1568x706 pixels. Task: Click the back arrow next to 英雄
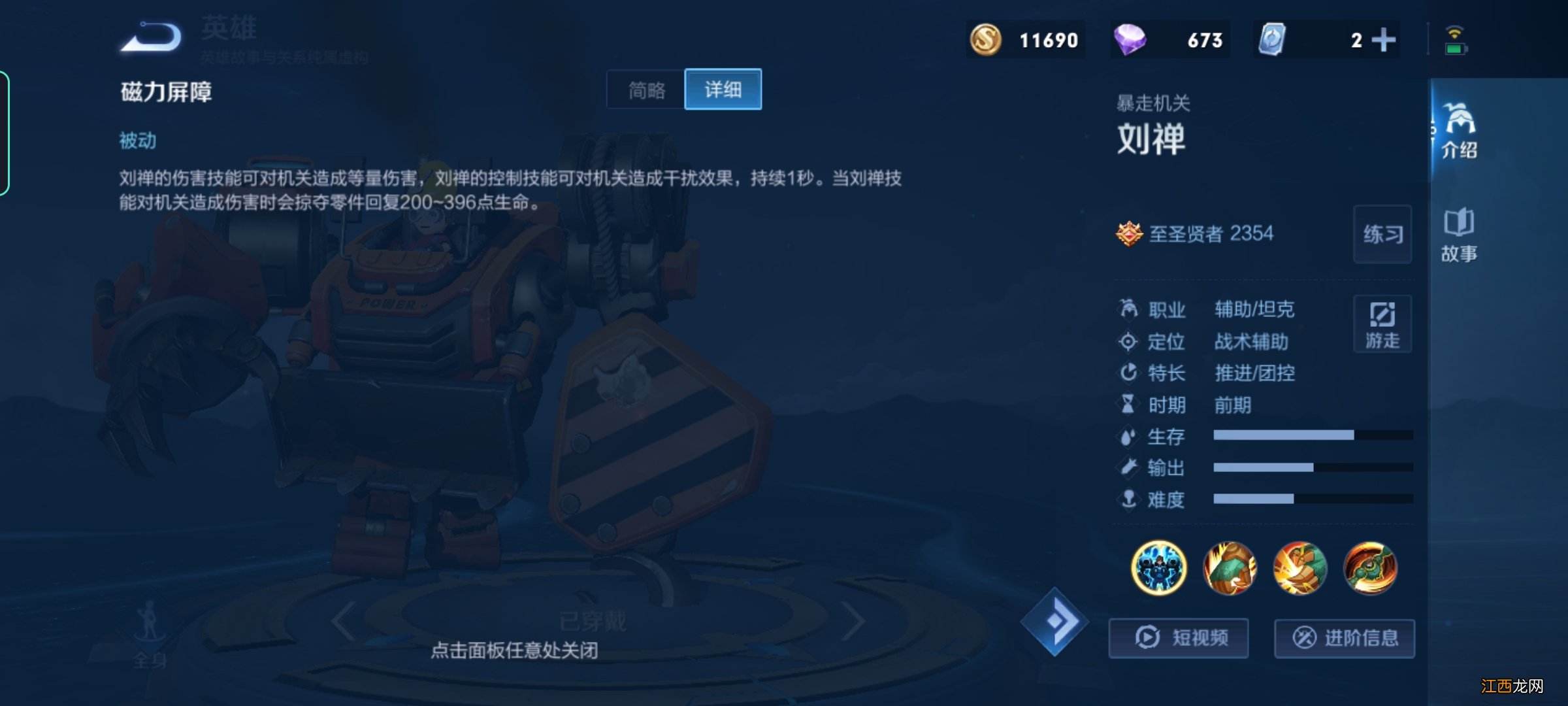(152, 37)
